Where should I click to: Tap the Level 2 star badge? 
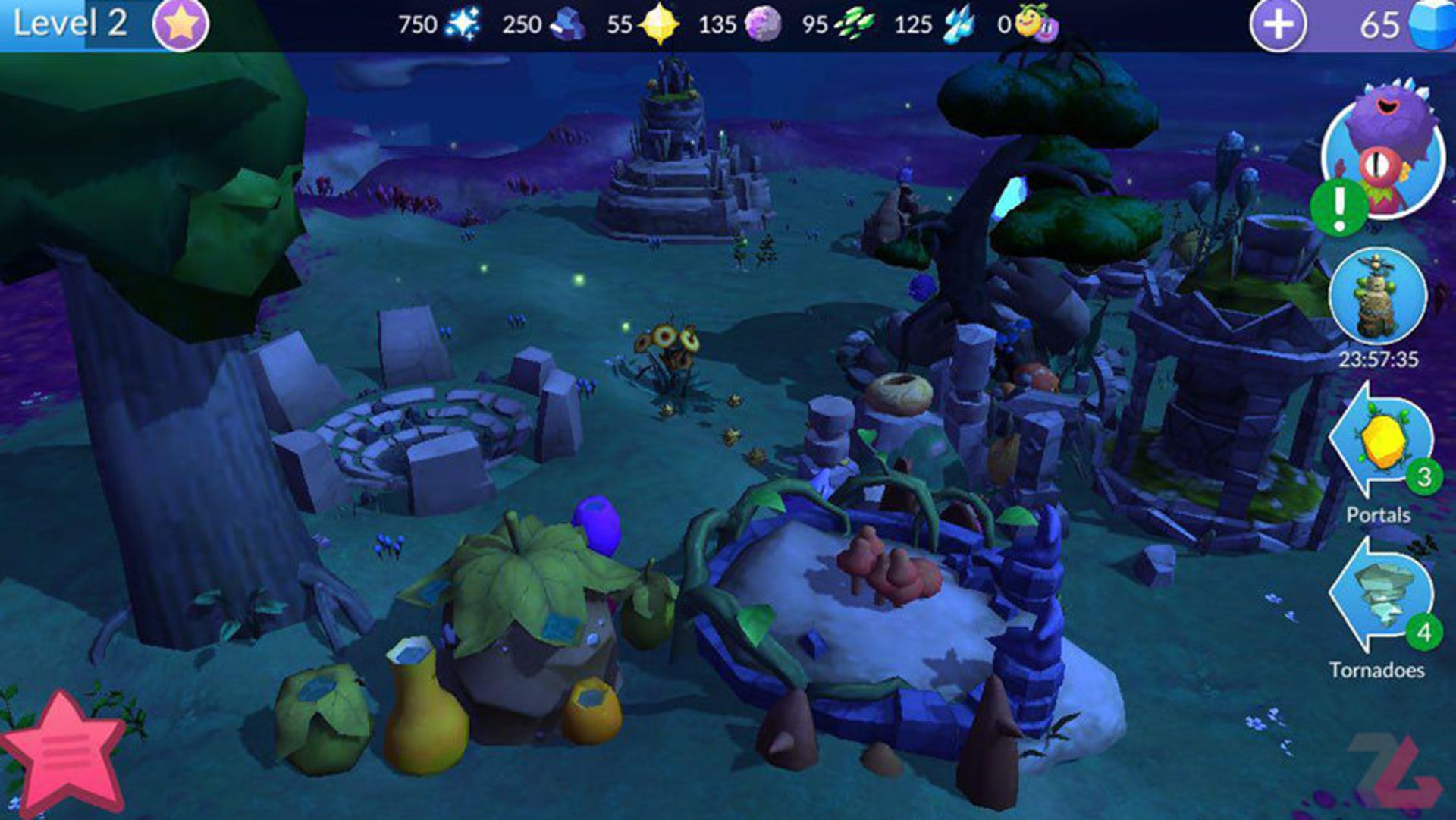pyautogui.click(x=180, y=25)
